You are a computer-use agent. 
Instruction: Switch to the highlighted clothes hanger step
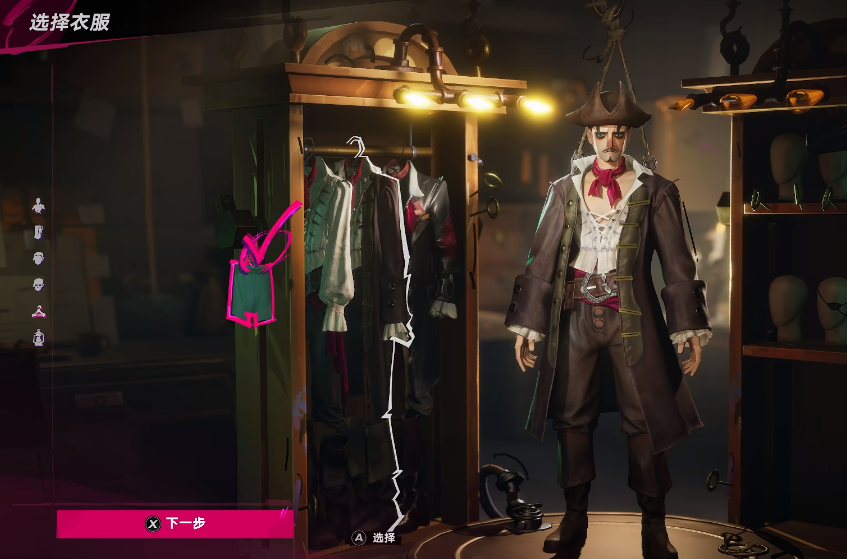point(39,310)
